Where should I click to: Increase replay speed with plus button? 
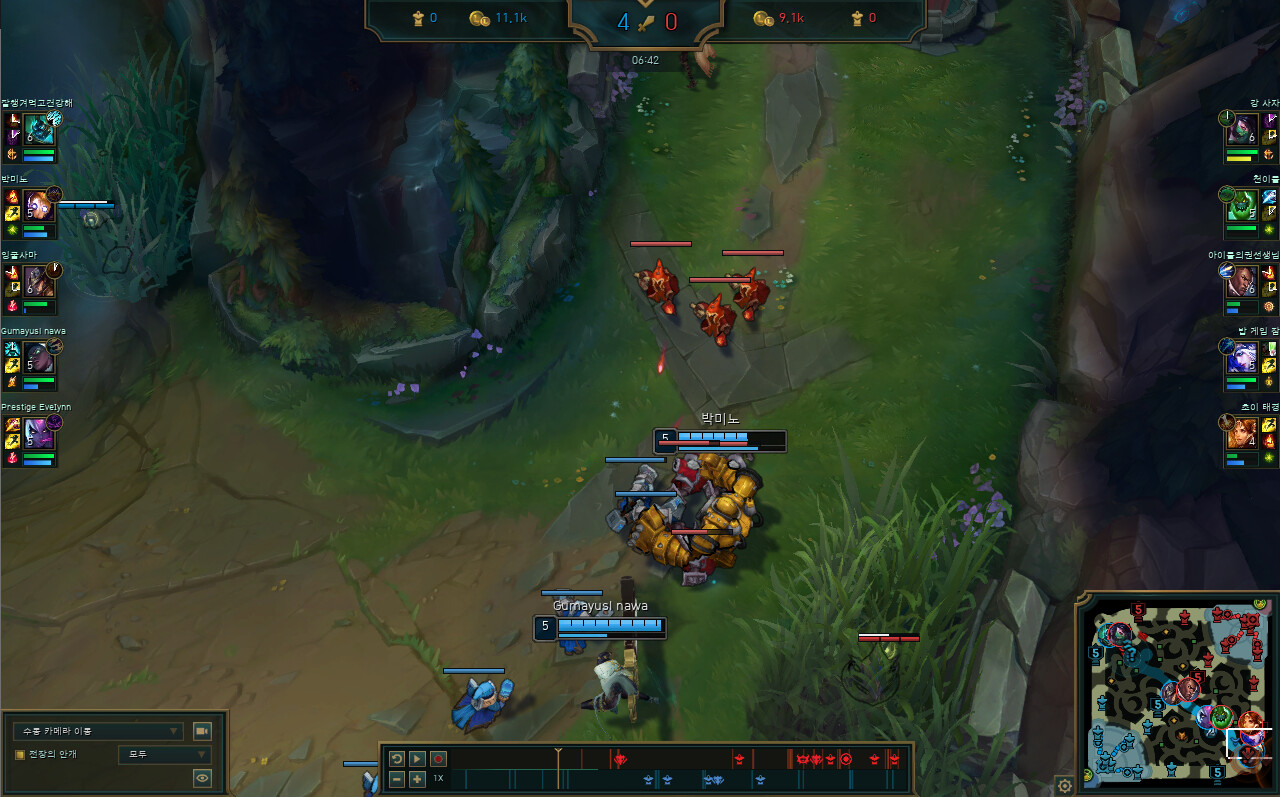[x=416, y=779]
